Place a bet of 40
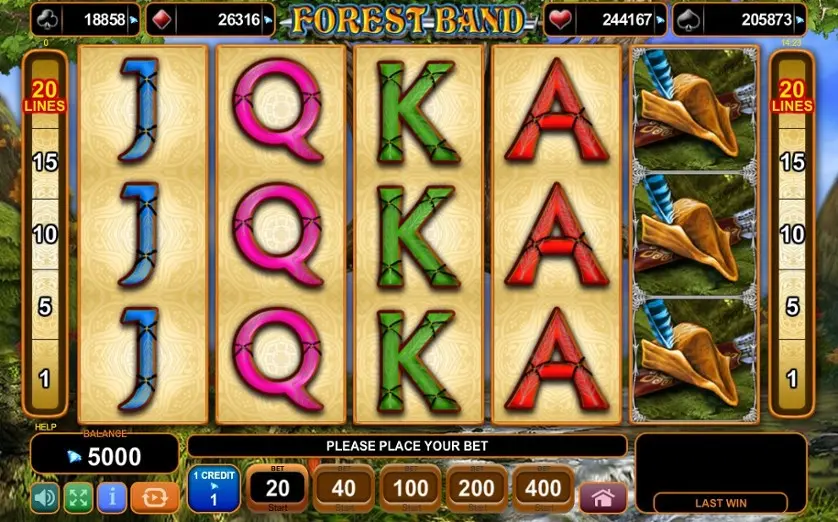Image resolution: width=838 pixels, height=522 pixels. pos(343,488)
